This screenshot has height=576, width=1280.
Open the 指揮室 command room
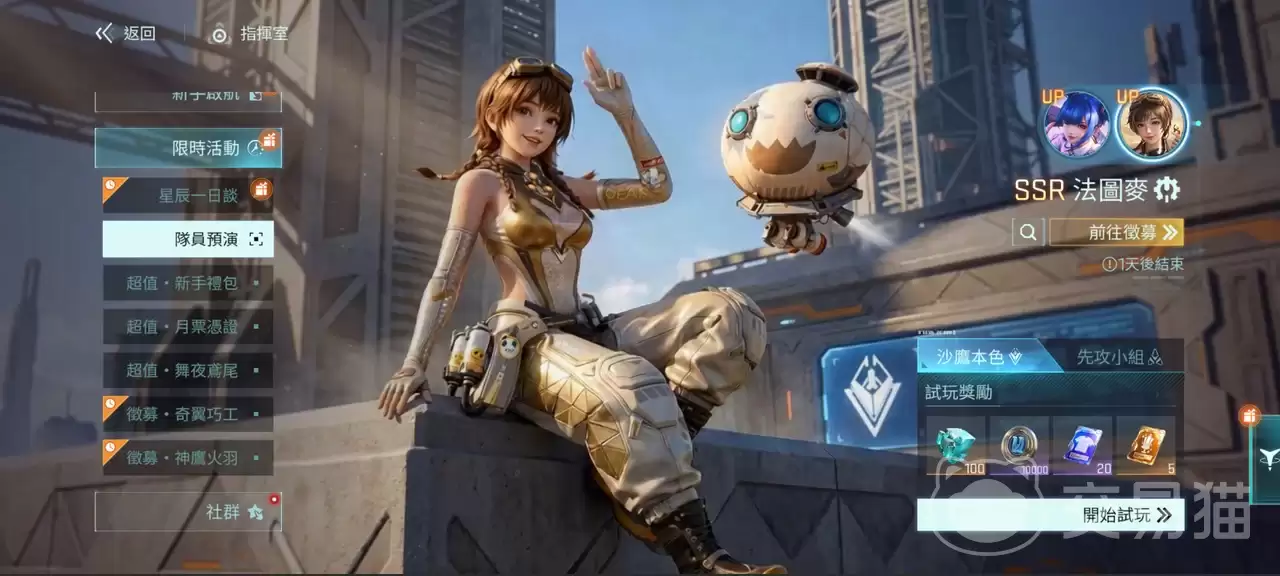pyautogui.click(x=250, y=34)
